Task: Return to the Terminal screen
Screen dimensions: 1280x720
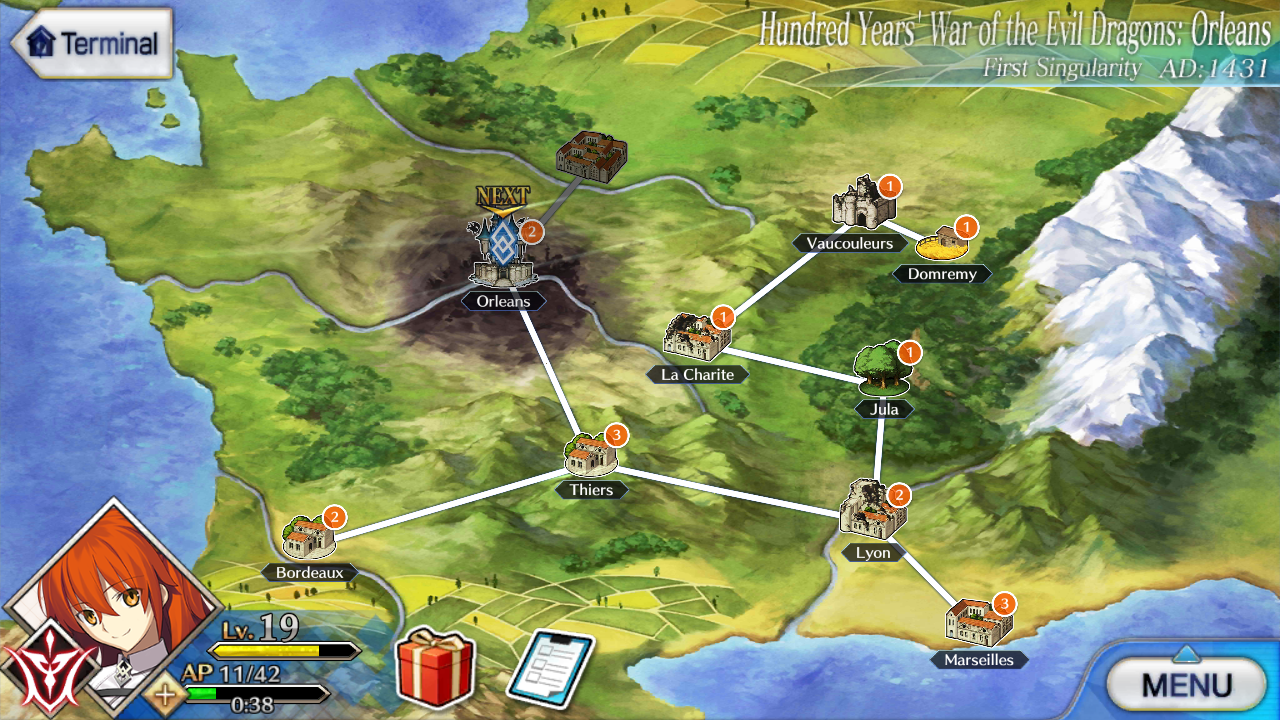Action: tap(92, 44)
